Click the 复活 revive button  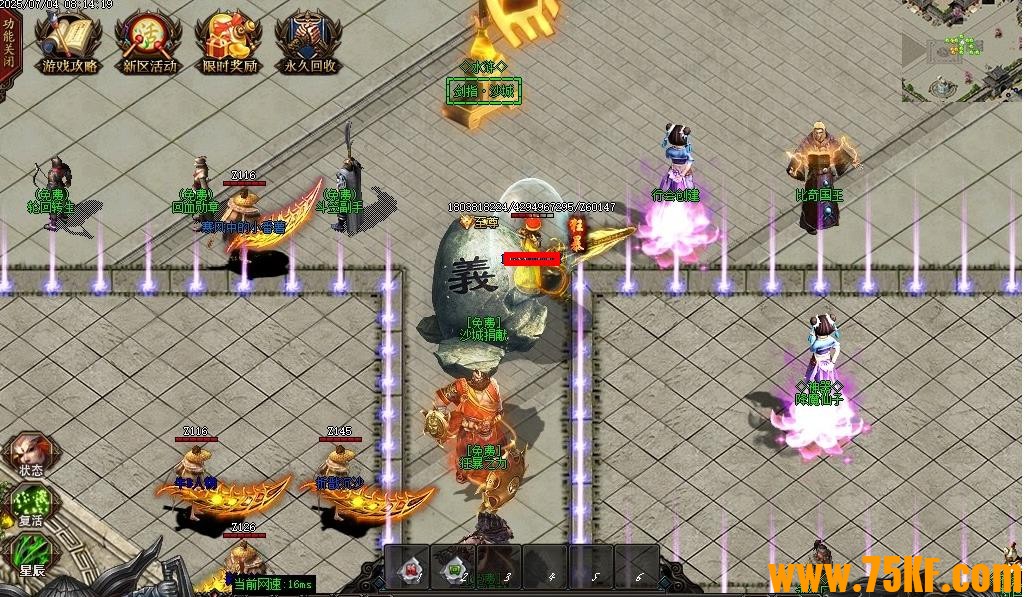point(30,507)
